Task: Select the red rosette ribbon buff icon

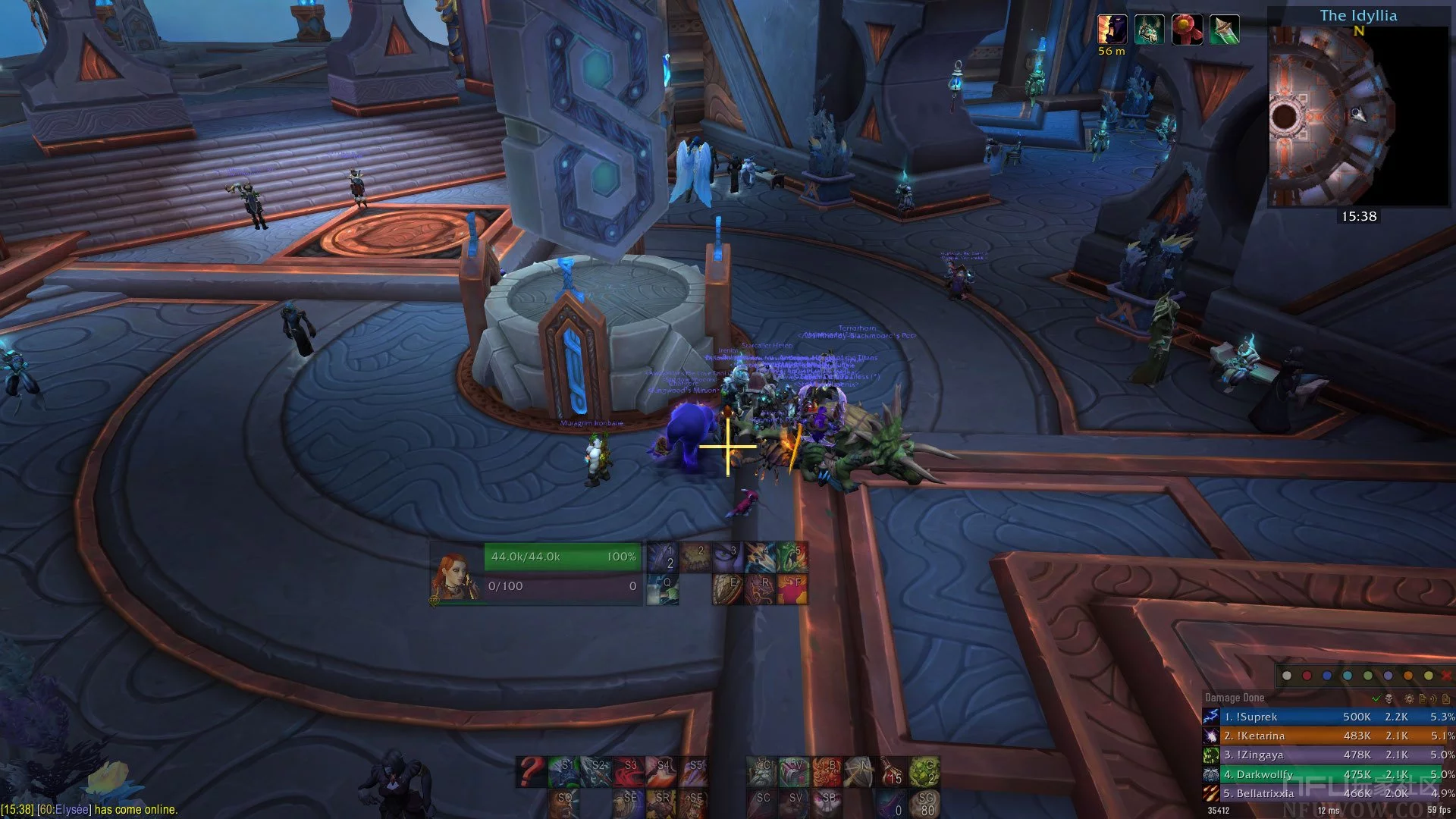Action: coord(1187,30)
